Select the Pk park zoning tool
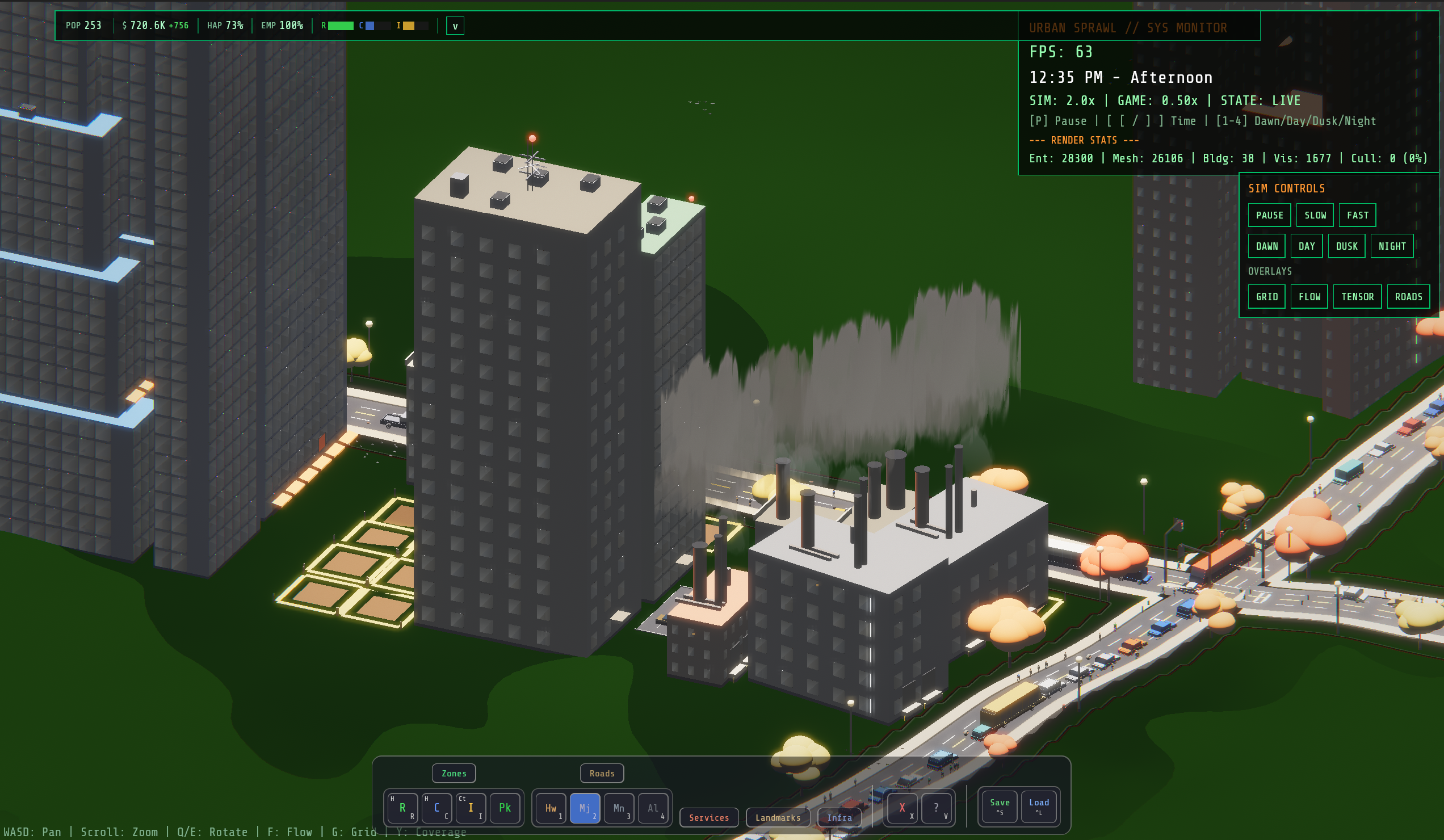Viewport: 1444px width, 840px height. click(505, 808)
